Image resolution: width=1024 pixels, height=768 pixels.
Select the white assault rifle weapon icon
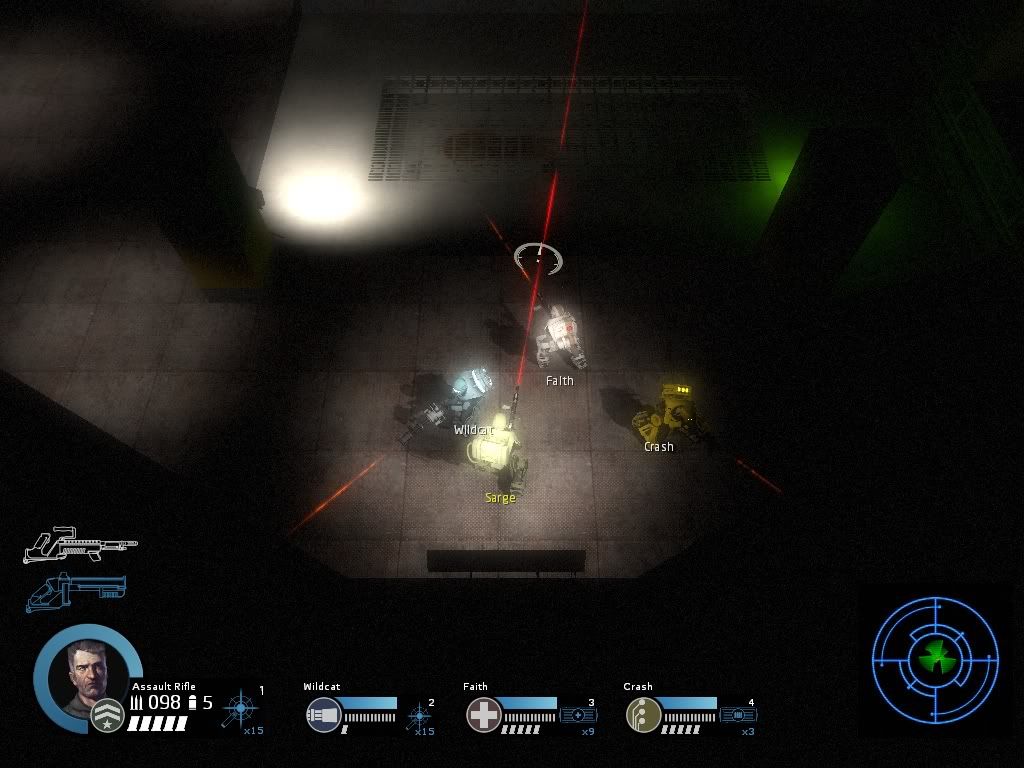pos(80,544)
